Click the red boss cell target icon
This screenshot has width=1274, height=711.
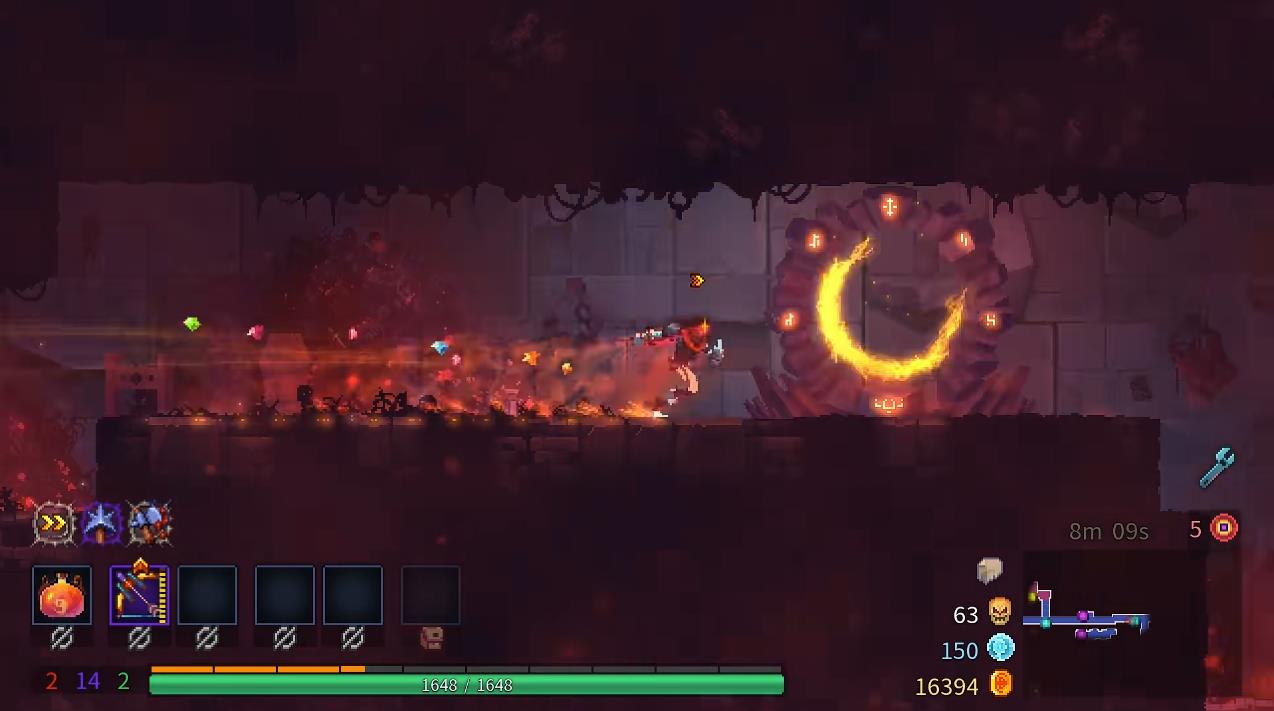click(1224, 528)
